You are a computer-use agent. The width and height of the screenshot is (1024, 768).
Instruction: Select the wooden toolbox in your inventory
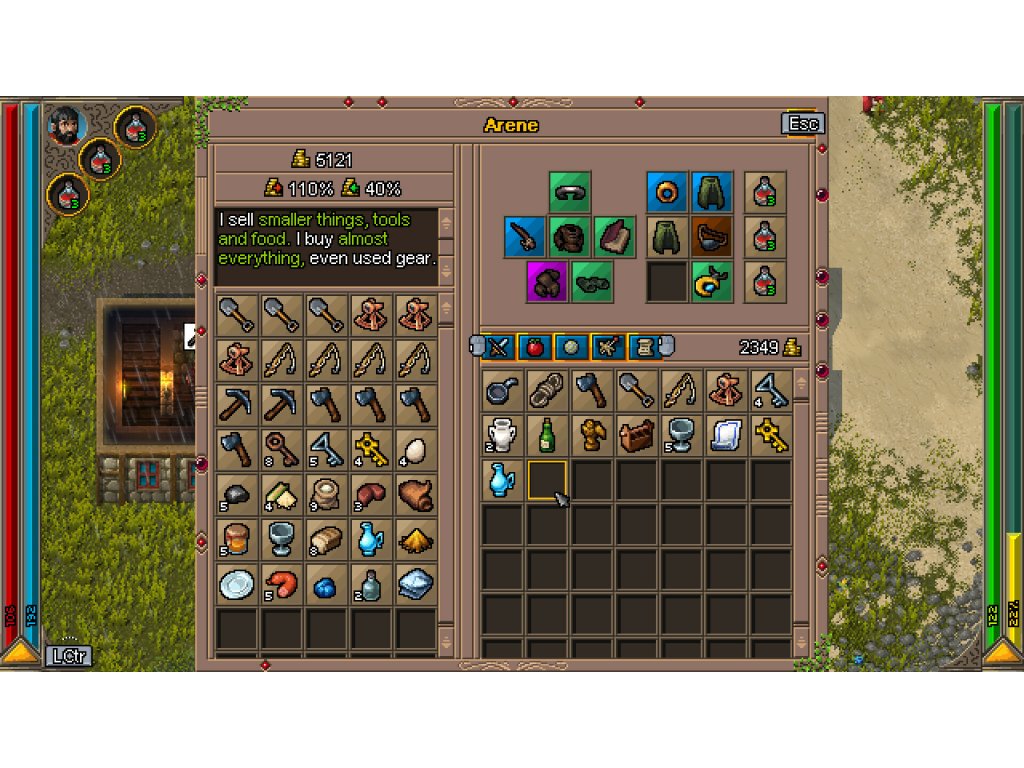pyautogui.click(x=637, y=434)
